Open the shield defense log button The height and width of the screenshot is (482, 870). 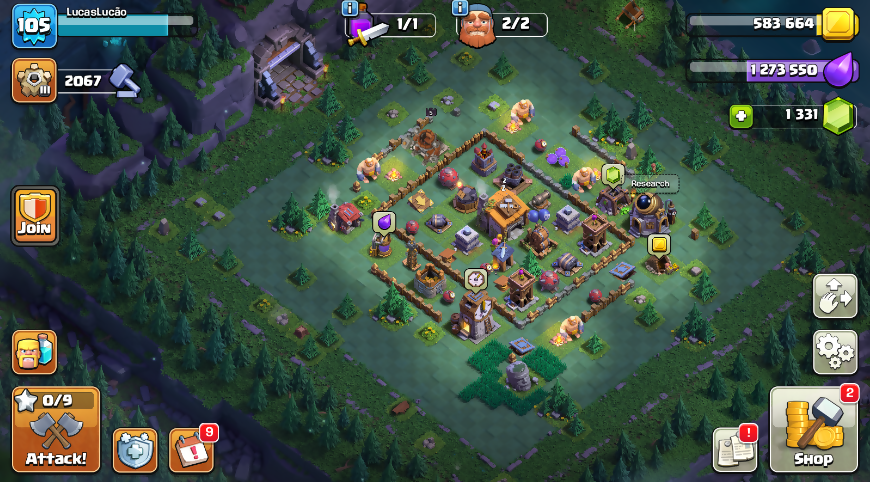tap(135, 450)
